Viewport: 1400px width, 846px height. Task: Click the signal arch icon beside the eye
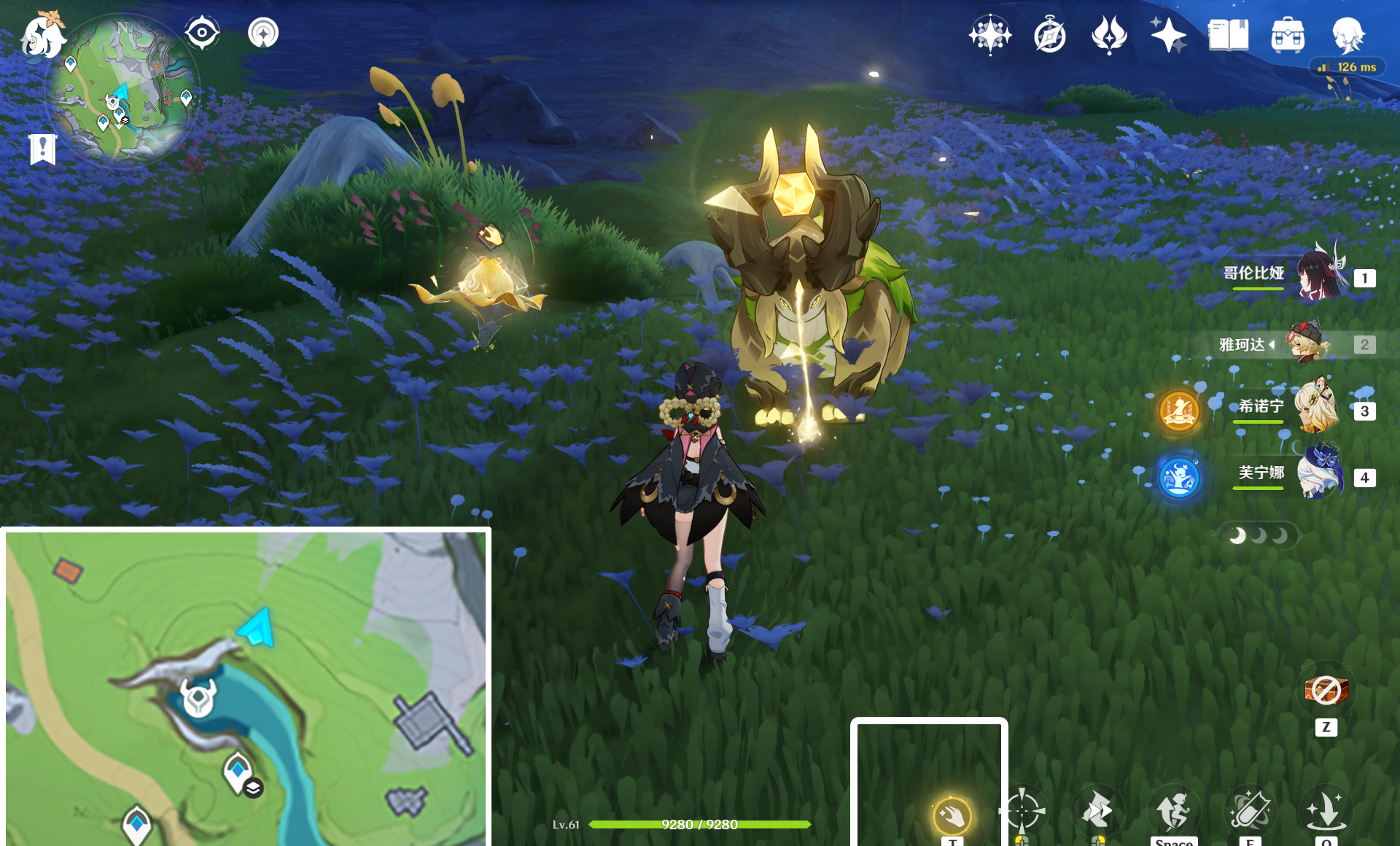[x=263, y=33]
